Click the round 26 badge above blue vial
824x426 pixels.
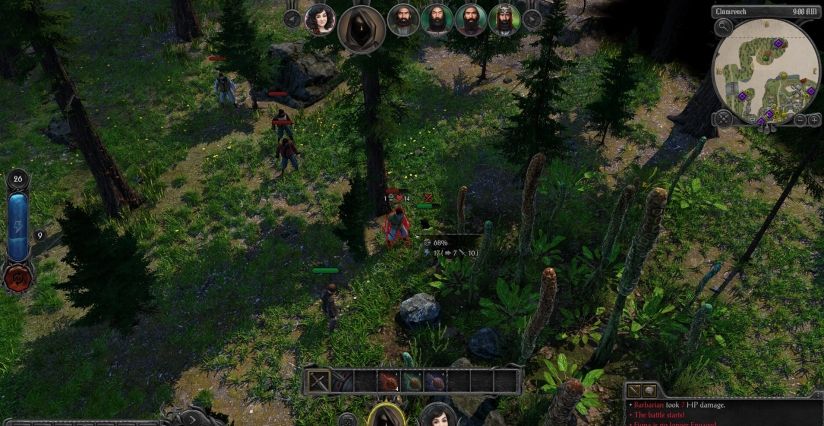17,180
